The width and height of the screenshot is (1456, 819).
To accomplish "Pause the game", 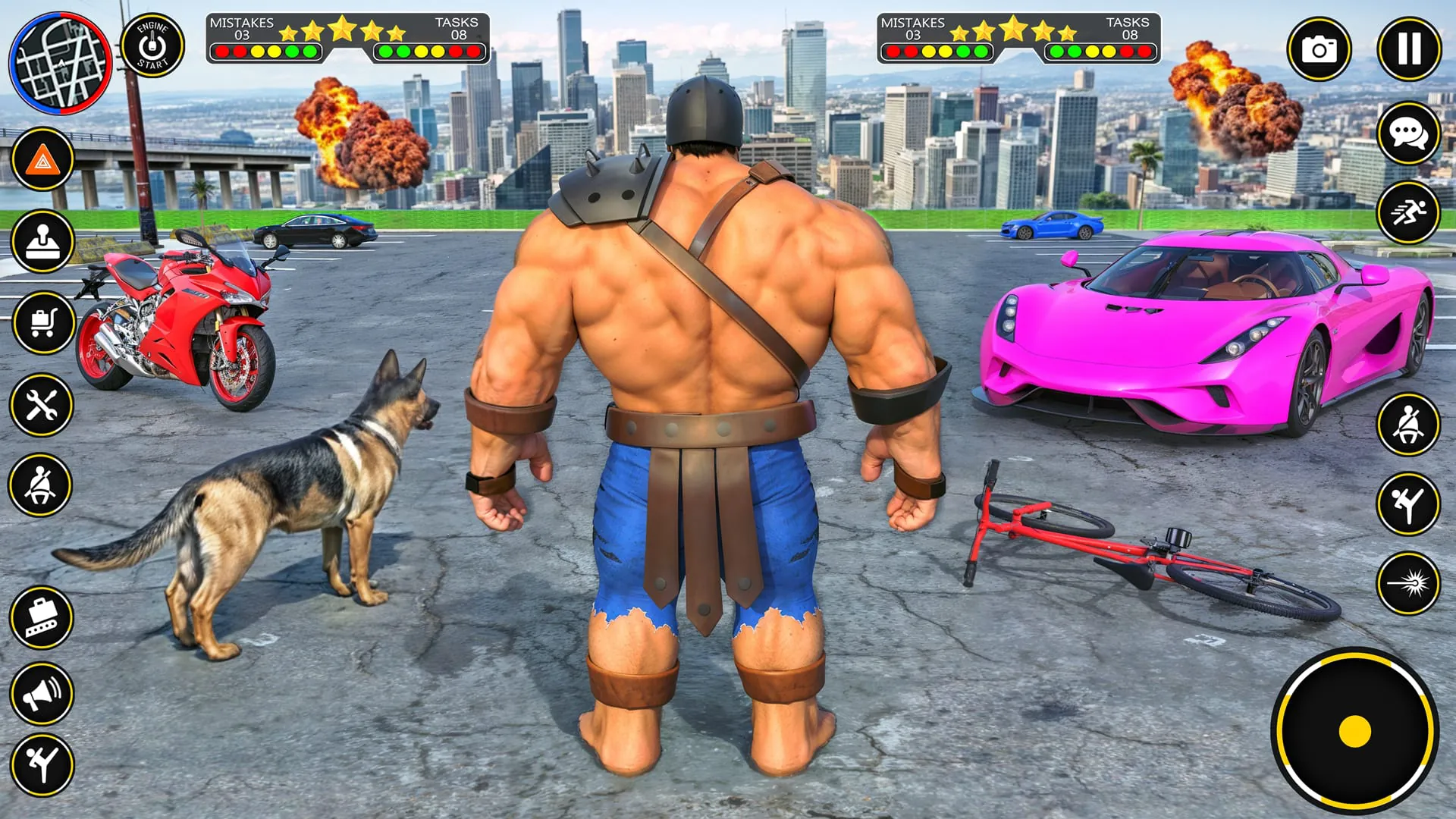I will coord(1409,49).
